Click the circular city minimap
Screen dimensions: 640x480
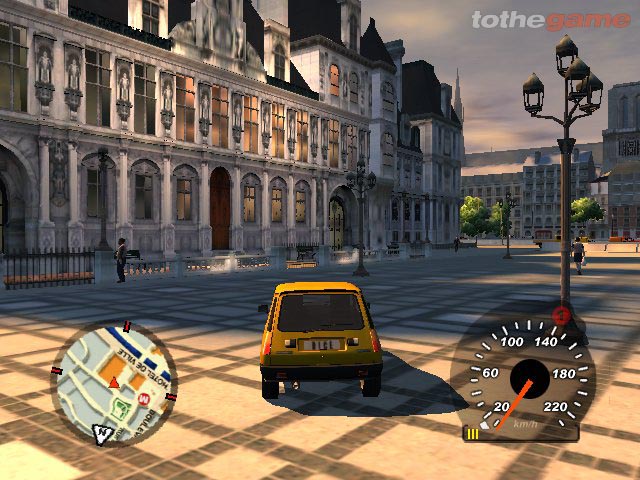[113, 382]
